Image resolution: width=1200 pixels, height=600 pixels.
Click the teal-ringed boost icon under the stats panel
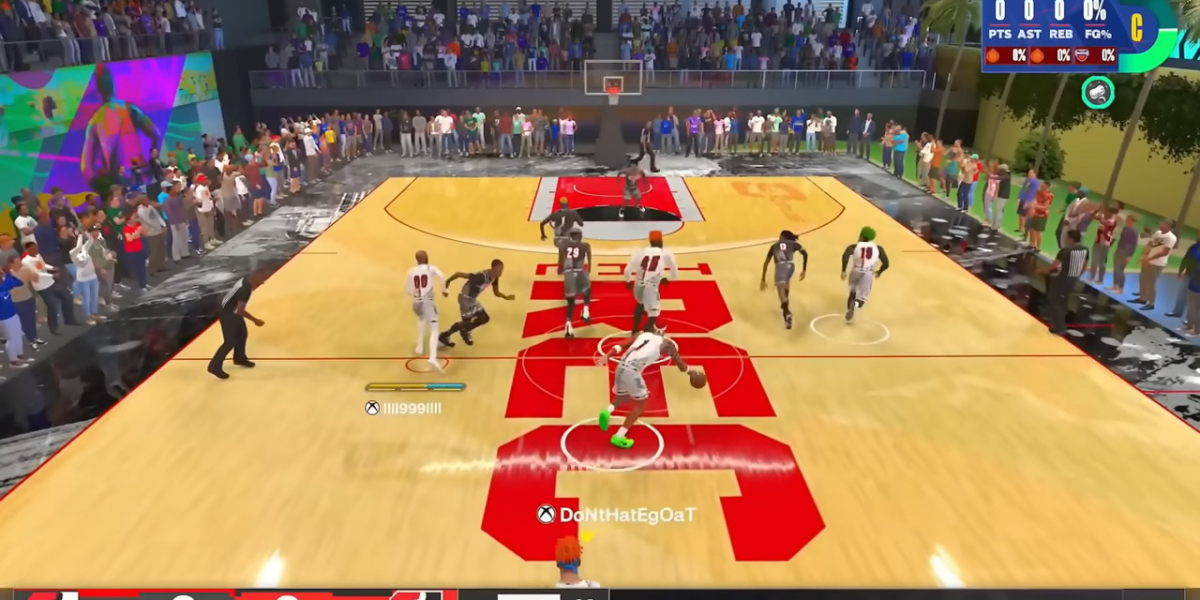tap(1098, 92)
